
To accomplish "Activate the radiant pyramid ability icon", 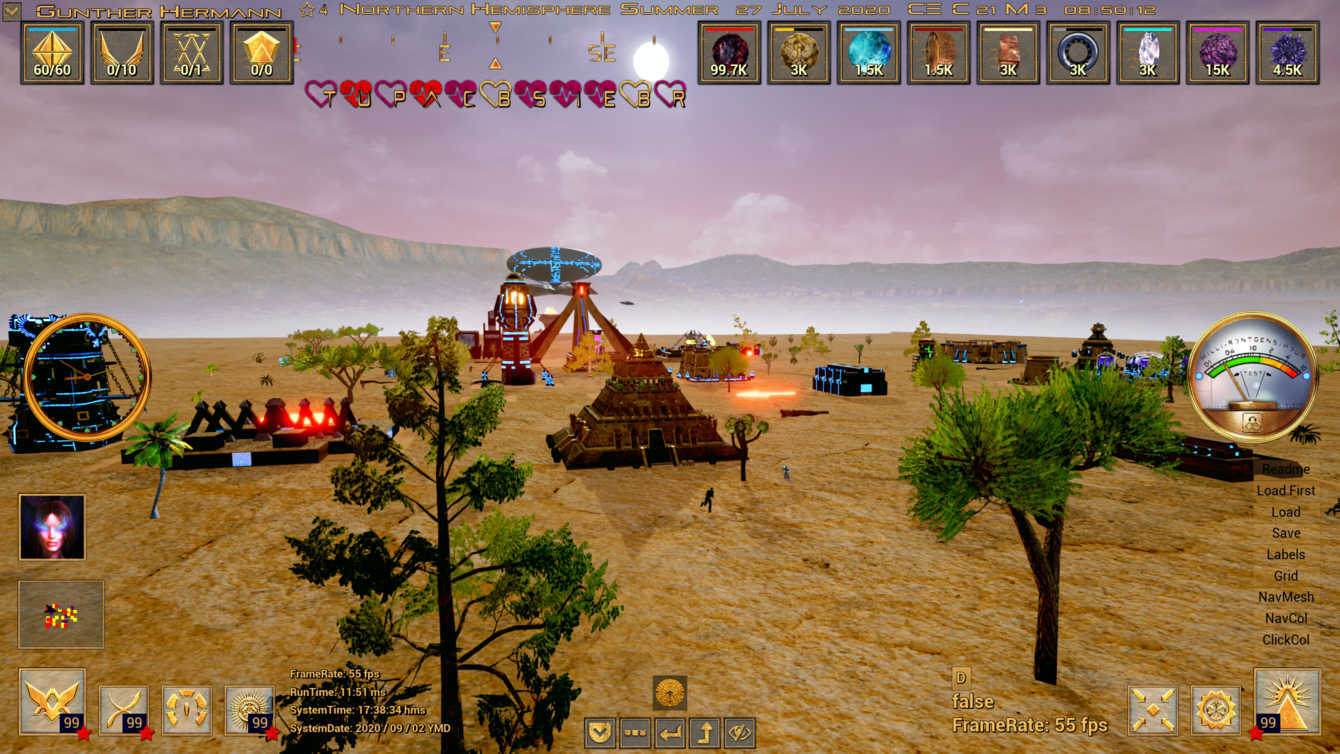I will point(1286,702).
